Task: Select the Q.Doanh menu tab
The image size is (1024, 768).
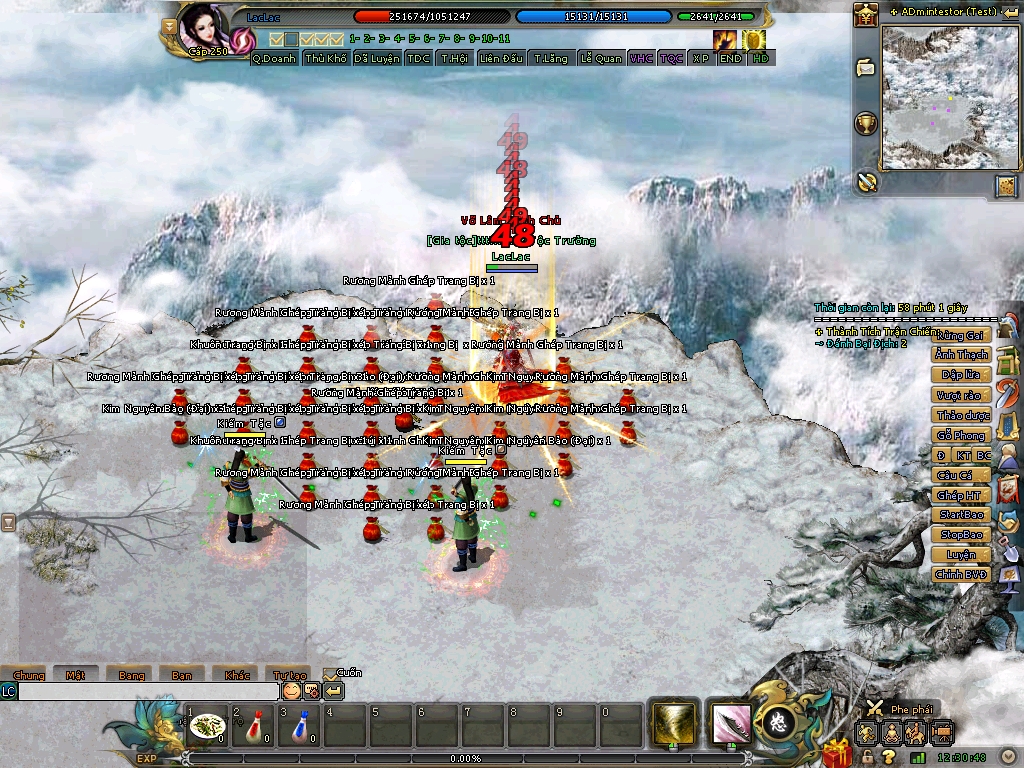Action: coord(274,58)
